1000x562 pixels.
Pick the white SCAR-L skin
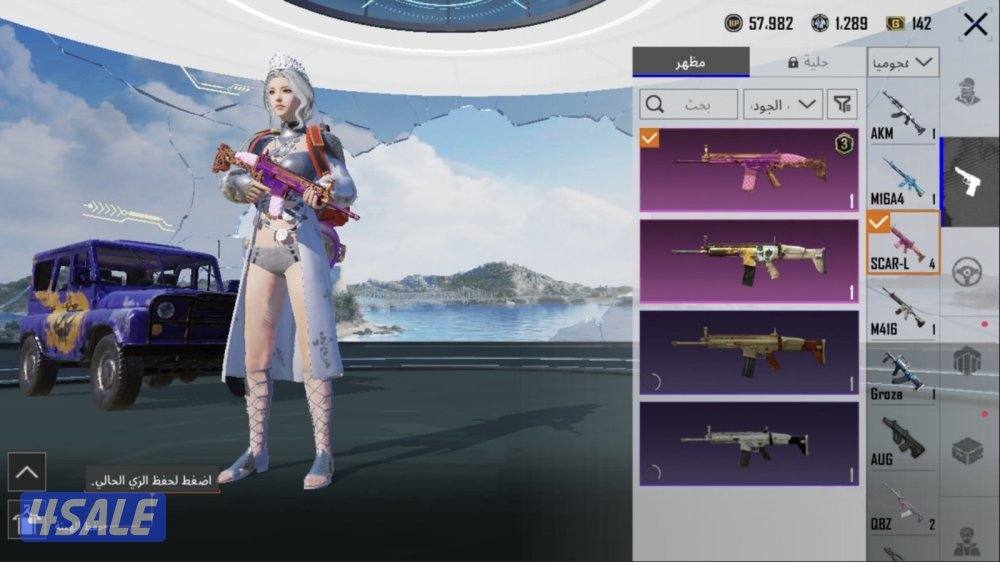pos(749,443)
